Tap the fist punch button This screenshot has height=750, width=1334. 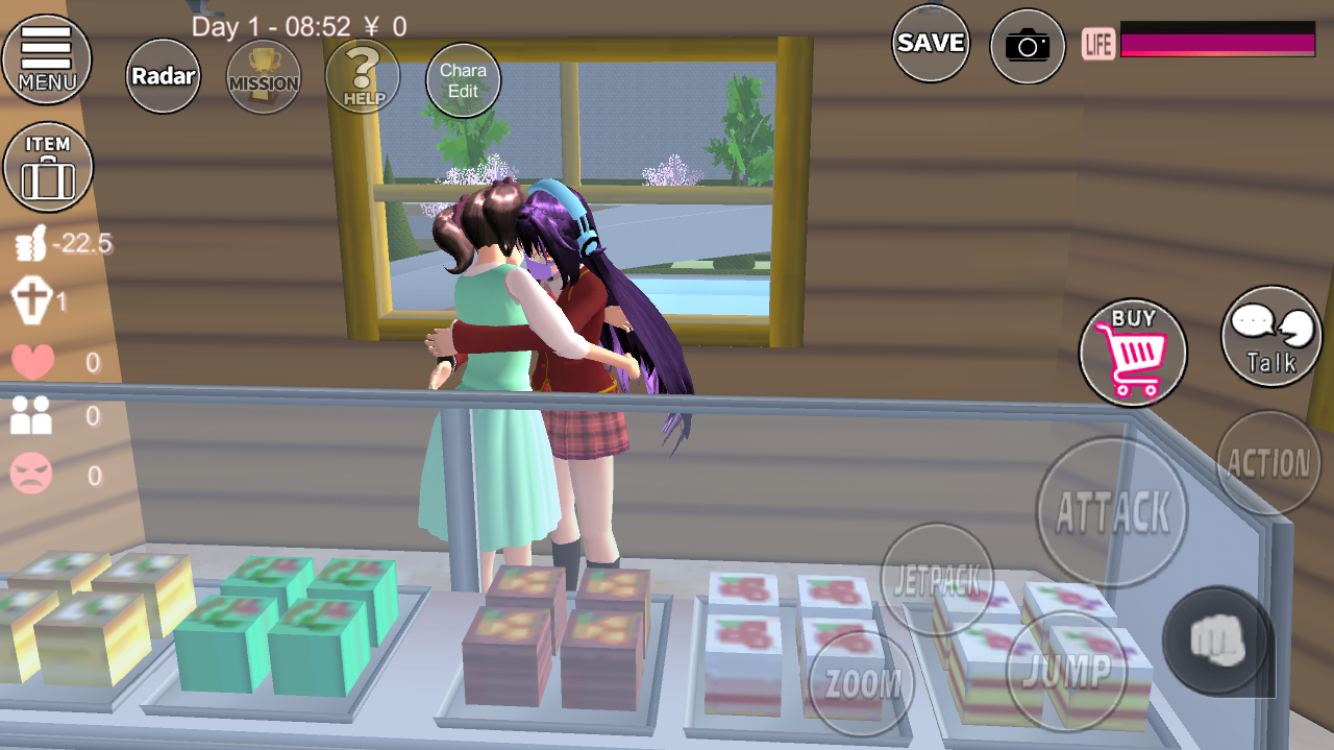[1217, 640]
